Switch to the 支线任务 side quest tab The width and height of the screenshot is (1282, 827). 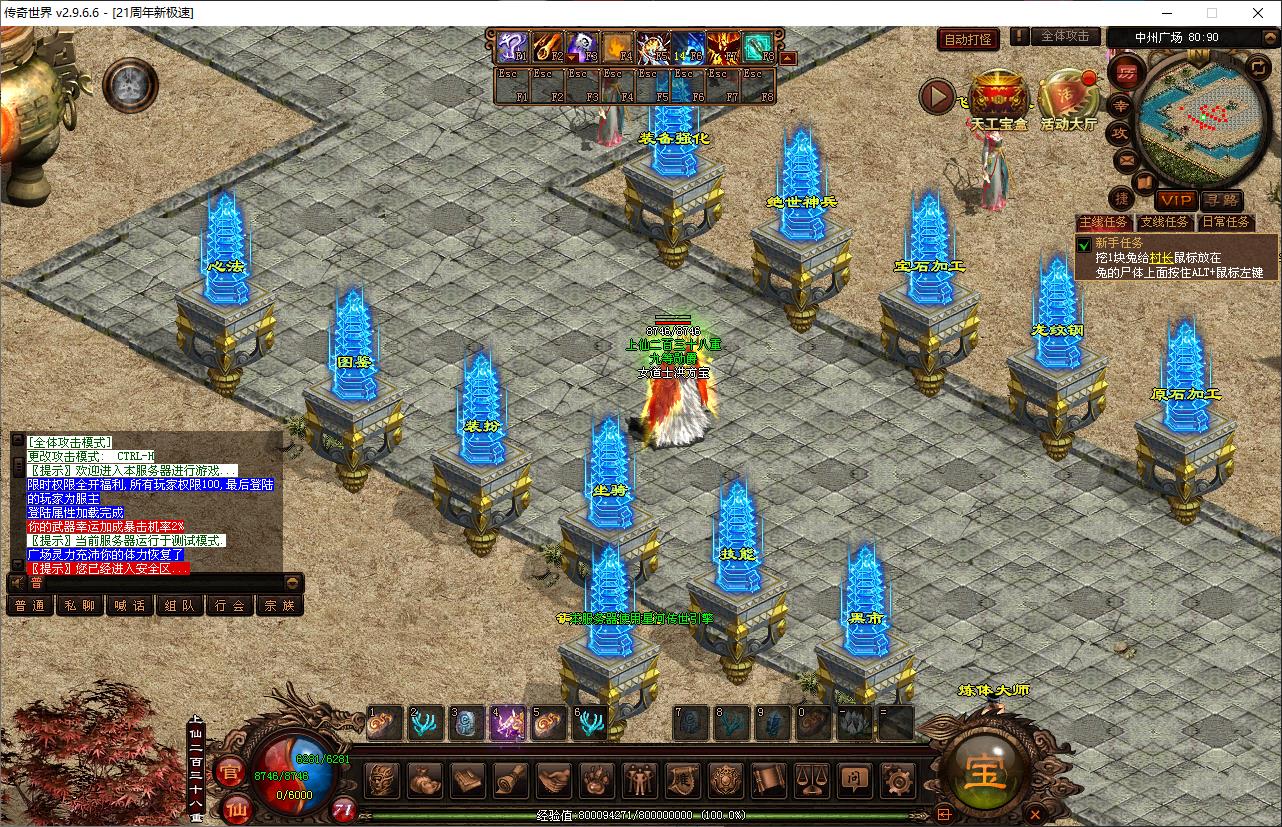coord(1165,222)
